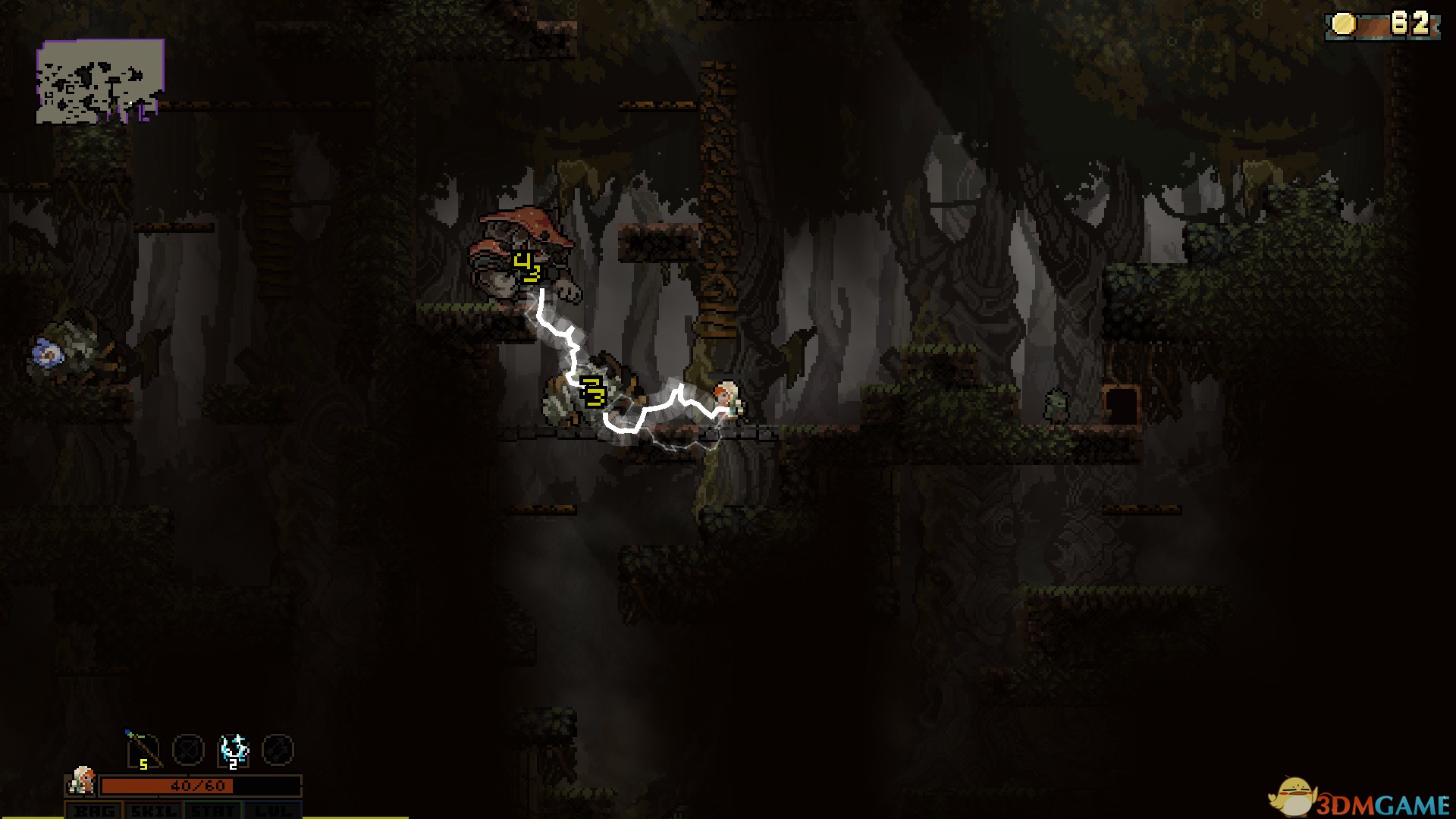Switch to the SKIL tab

pyautogui.click(x=154, y=811)
